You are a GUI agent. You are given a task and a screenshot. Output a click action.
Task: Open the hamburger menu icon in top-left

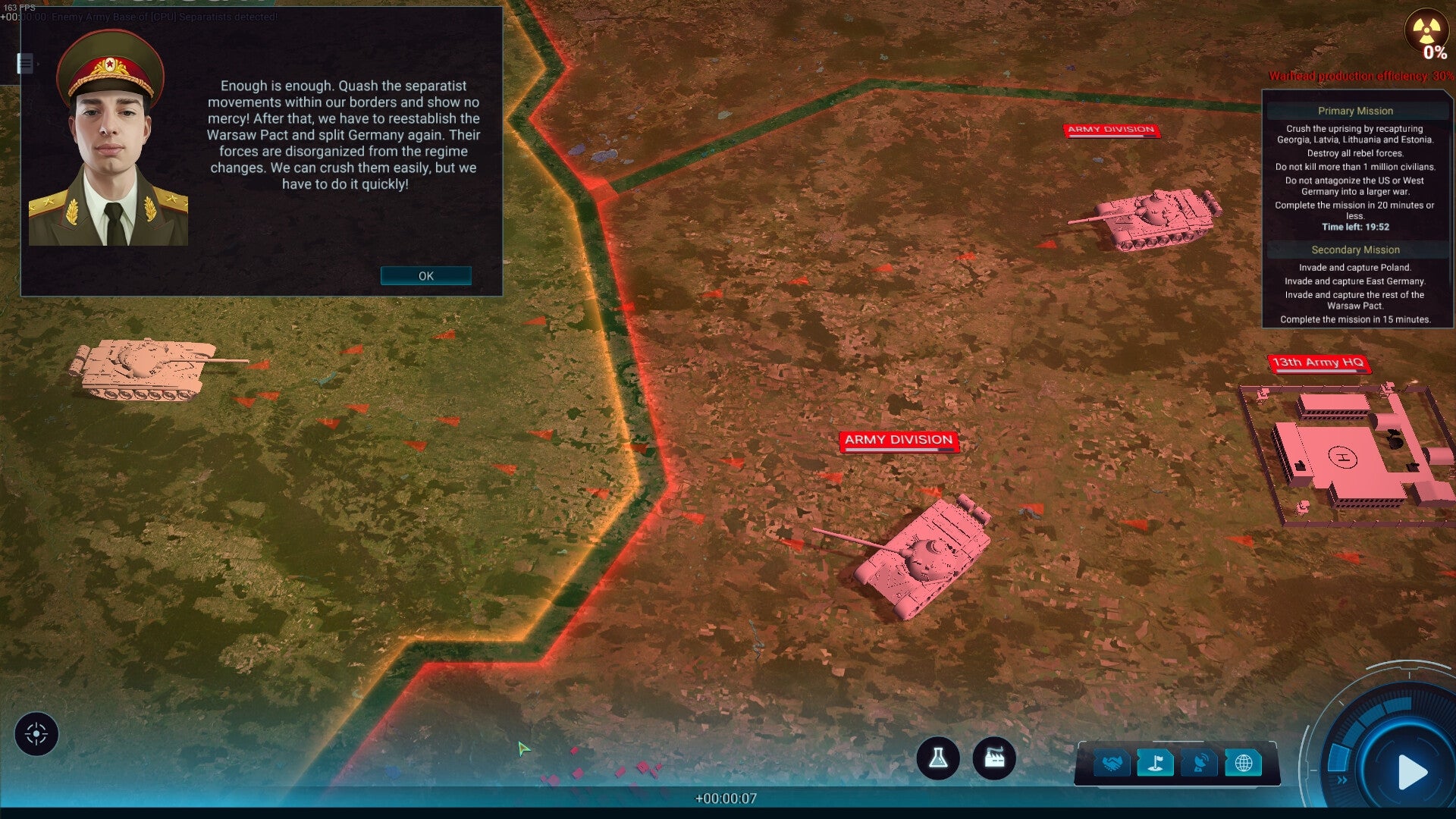click(x=27, y=65)
